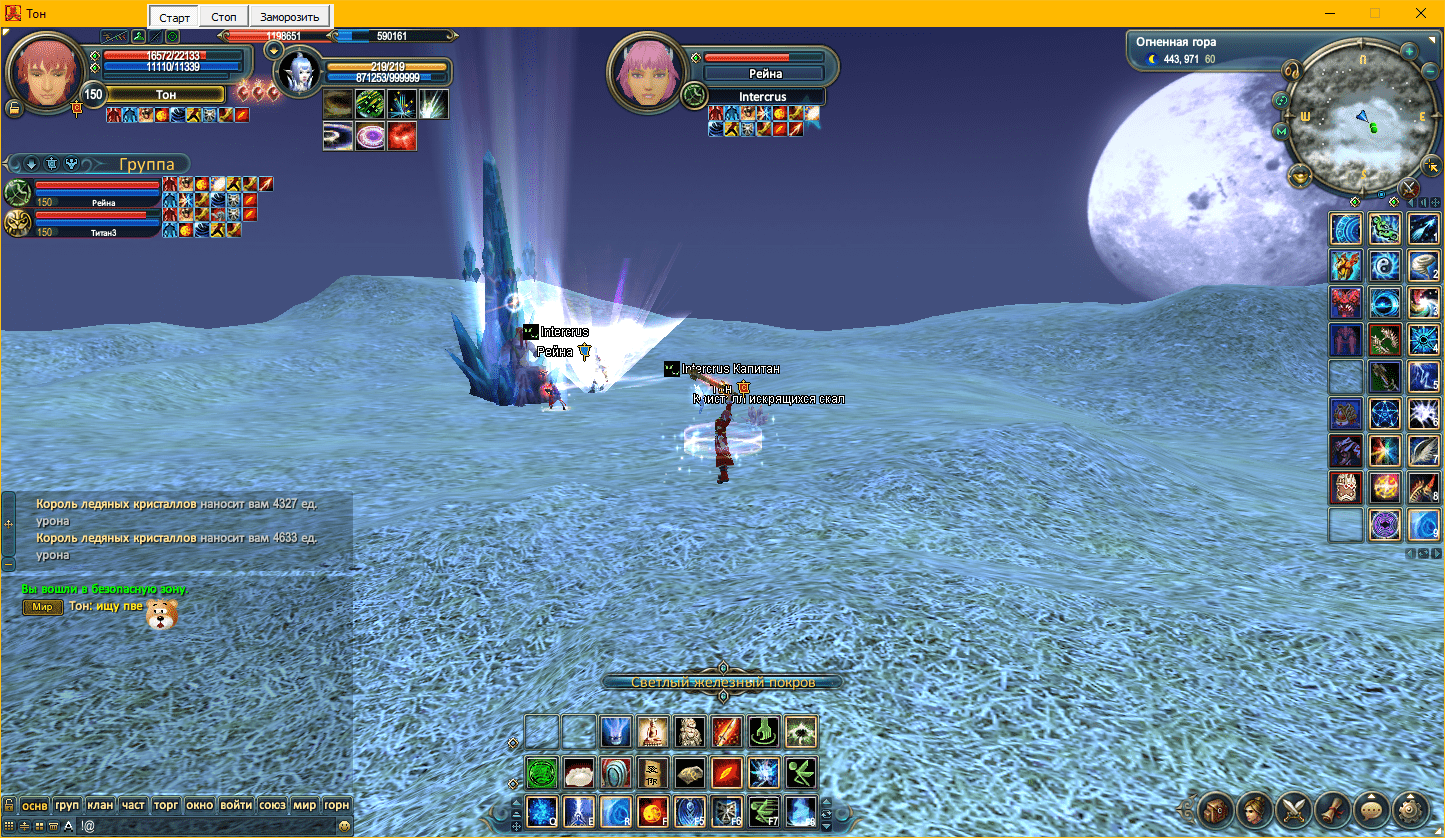Viewport: 1445px width, 838px height.
Task: Click the Старт button in the top bar
Action: click(x=174, y=17)
